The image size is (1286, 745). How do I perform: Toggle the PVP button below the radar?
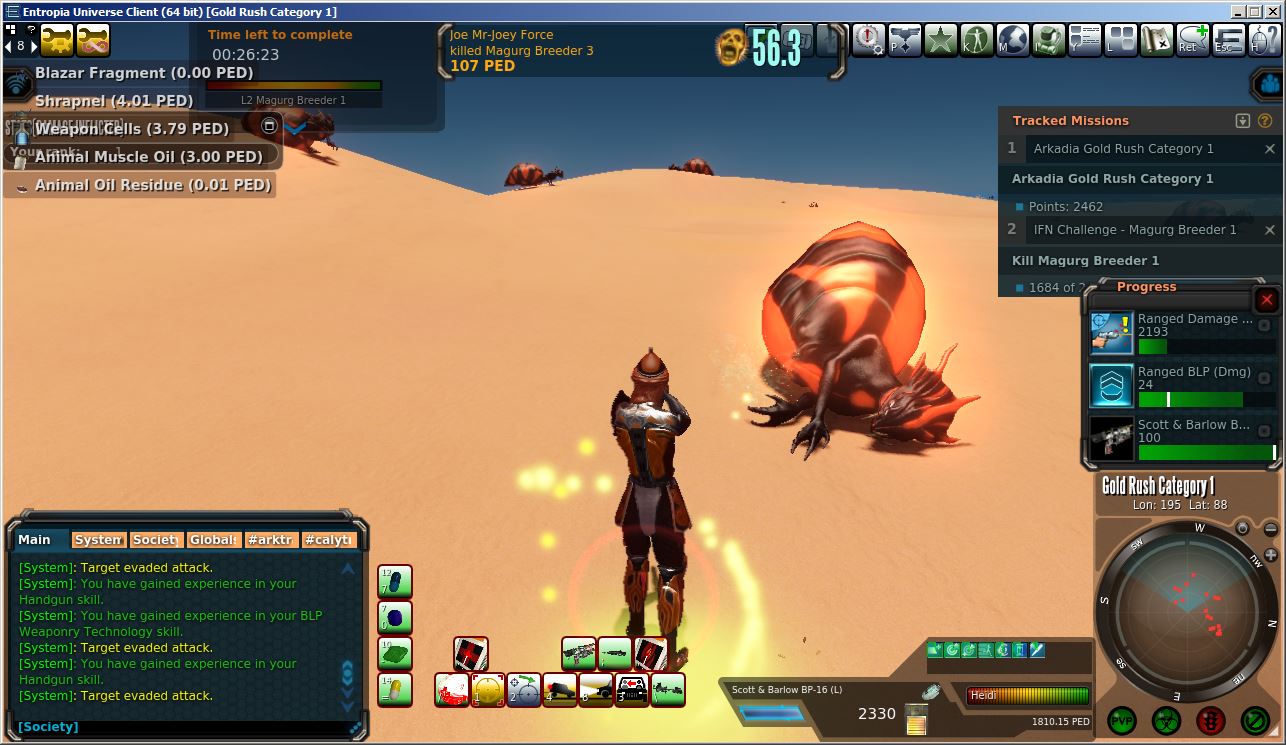(x=1122, y=719)
